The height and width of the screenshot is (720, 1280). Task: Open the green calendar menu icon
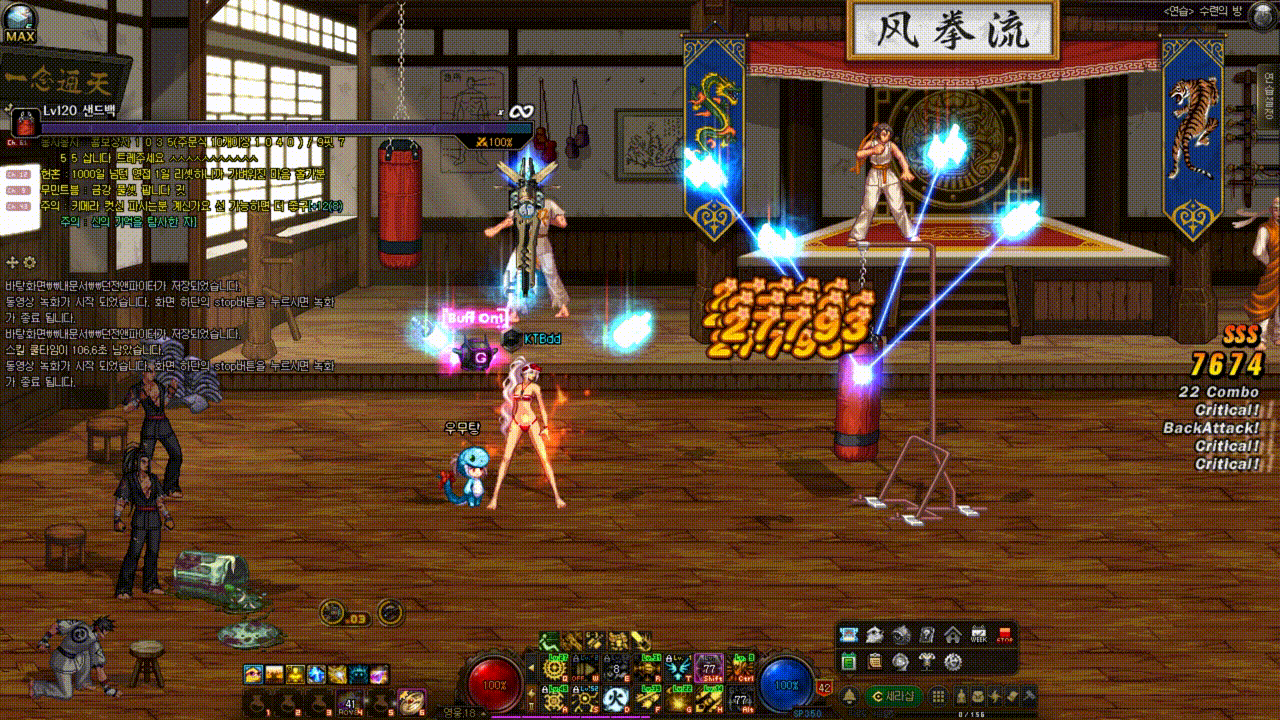[x=849, y=661]
